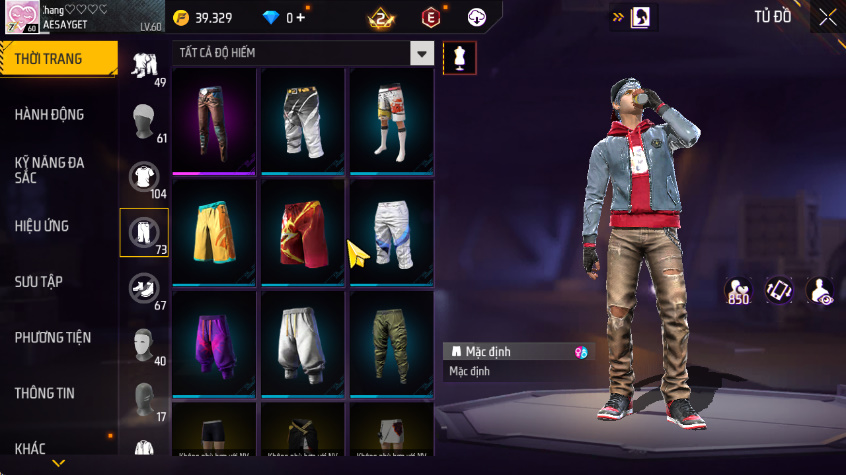Switch to Kỹ Năng Đa Sắc section
Image resolution: width=846 pixels, height=475 pixels.
[x=50, y=169]
